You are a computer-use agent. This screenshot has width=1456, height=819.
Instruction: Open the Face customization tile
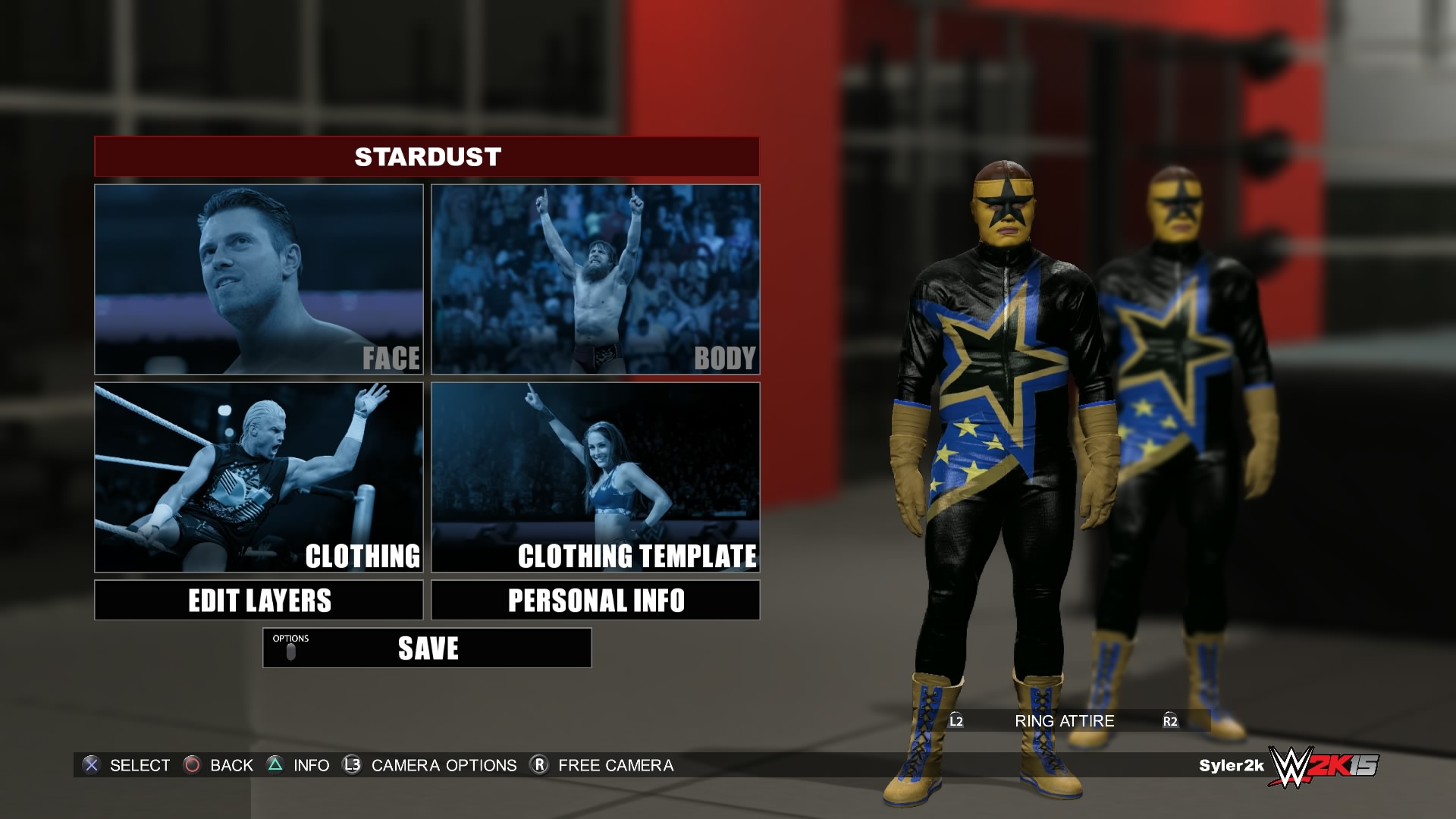259,279
